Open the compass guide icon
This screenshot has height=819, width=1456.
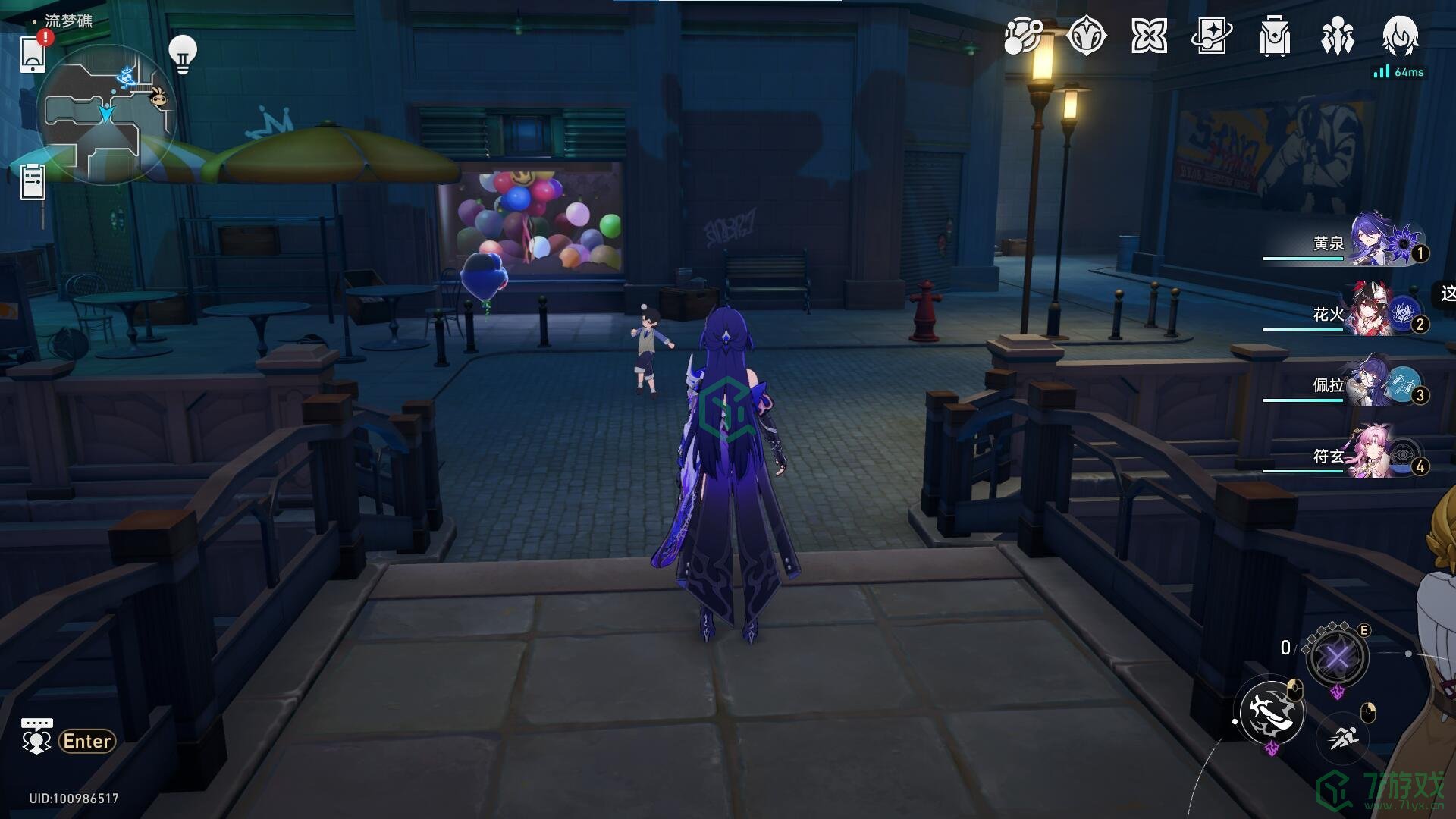tap(1086, 36)
